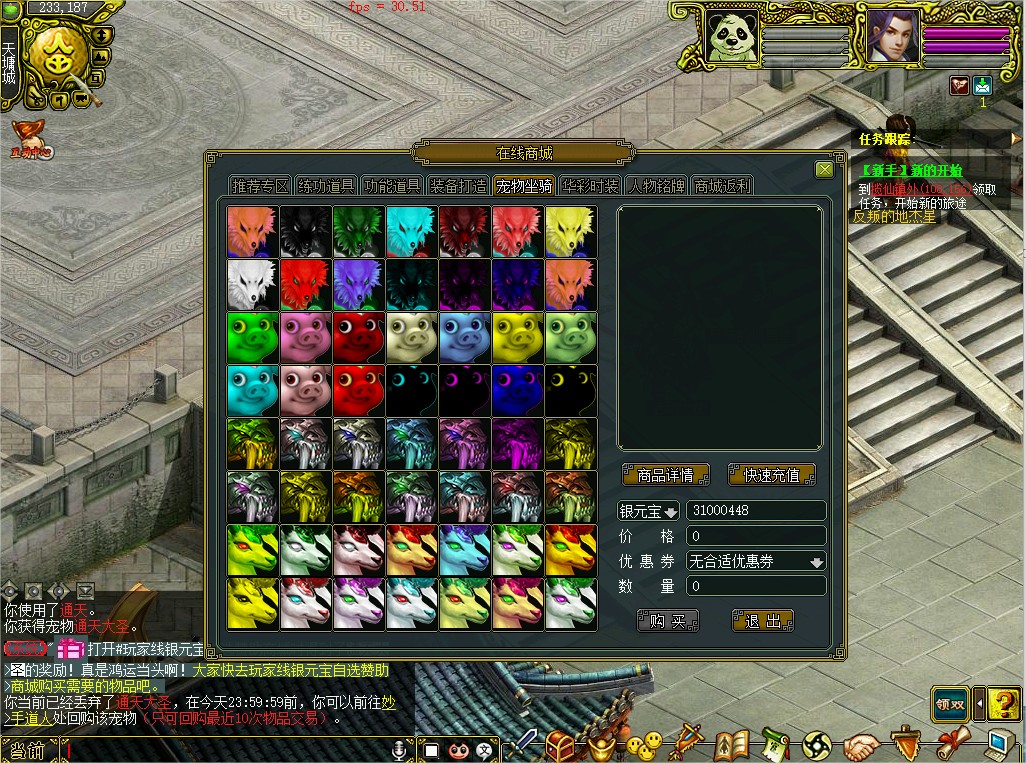
Task: Go to the 商城返利 rebate tab
Action: [722, 186]
